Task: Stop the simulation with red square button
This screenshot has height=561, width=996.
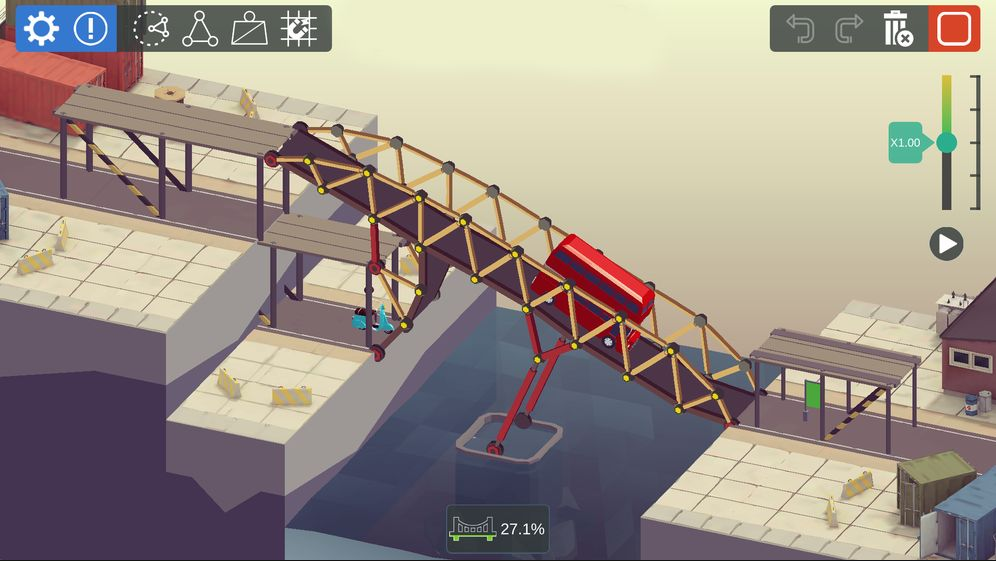Action: 954,29
